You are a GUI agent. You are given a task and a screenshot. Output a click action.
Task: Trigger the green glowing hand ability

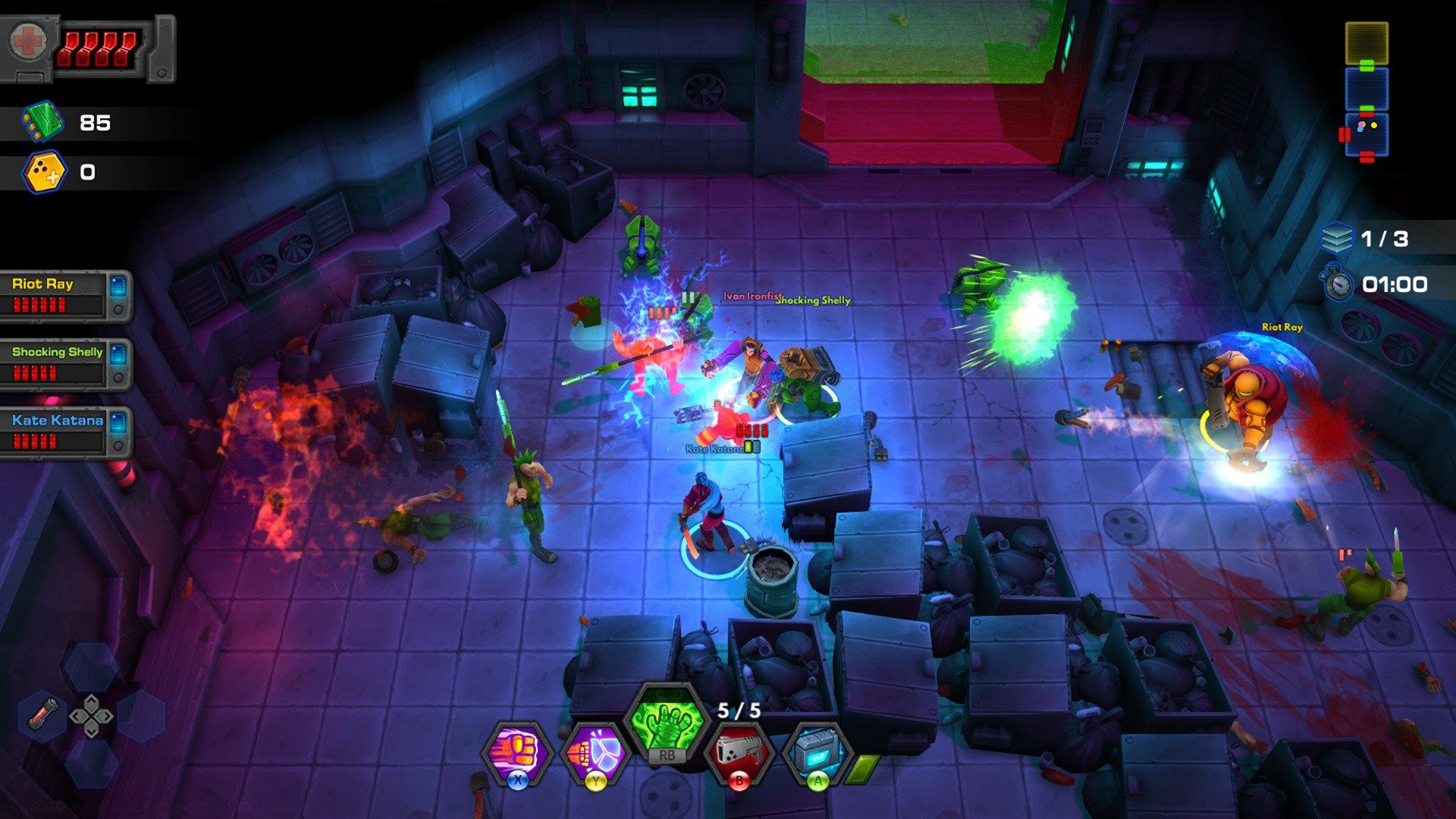click(x=666, y=721)
